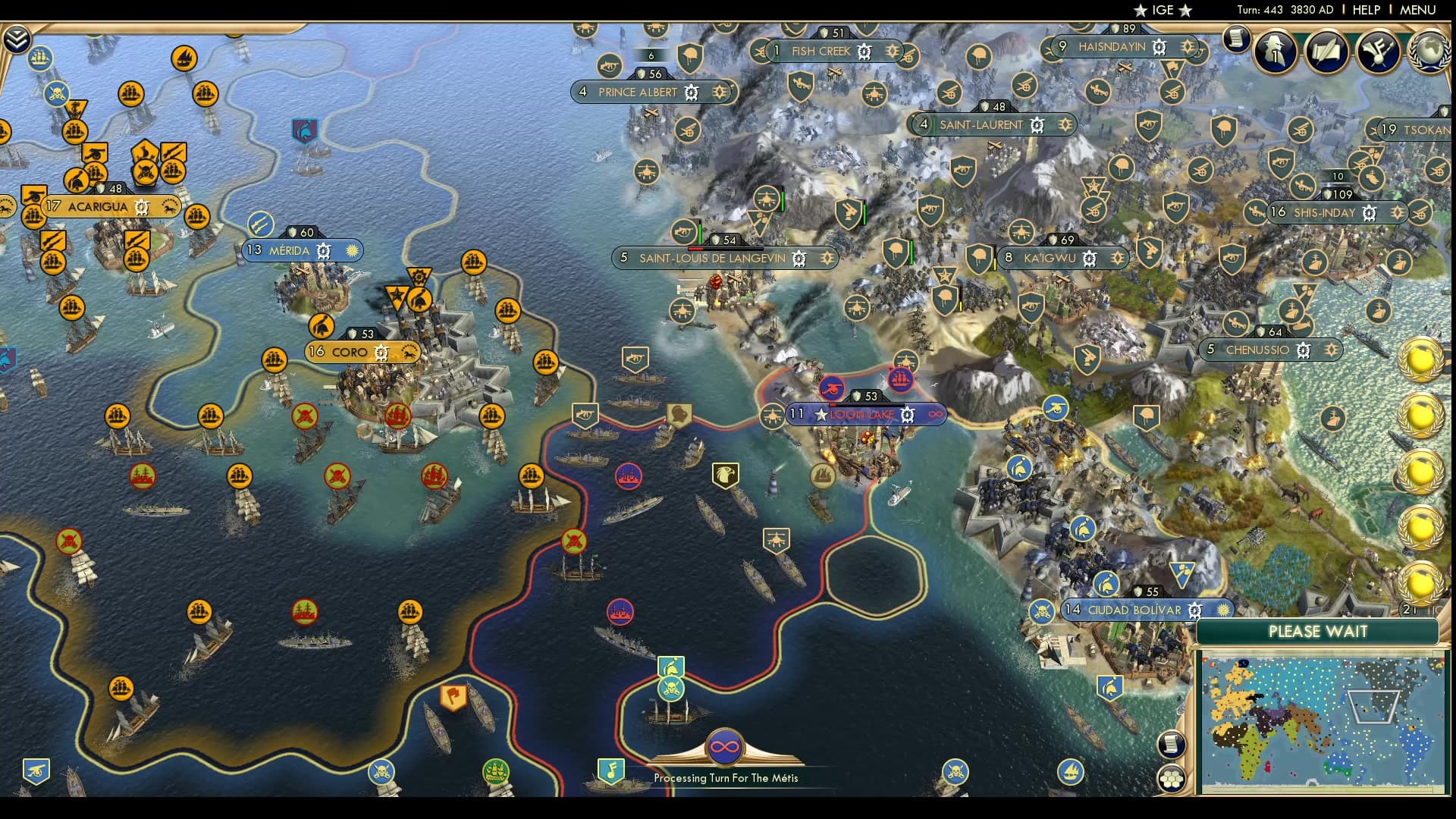Open the Prince Albert city banner

(x=637, y=93)
